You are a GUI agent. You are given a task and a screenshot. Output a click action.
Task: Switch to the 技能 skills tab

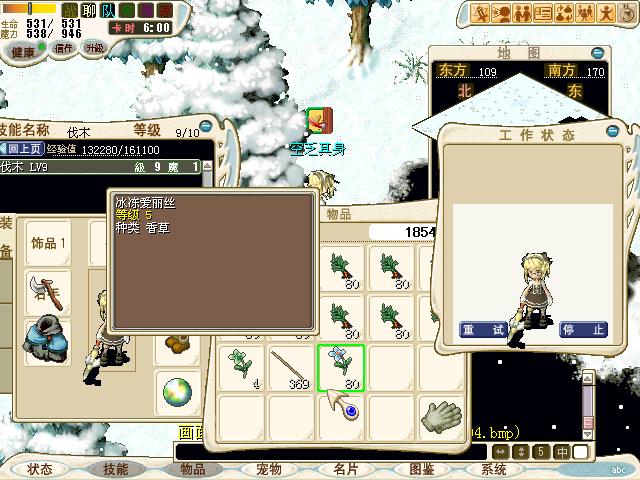pos(115,469)
